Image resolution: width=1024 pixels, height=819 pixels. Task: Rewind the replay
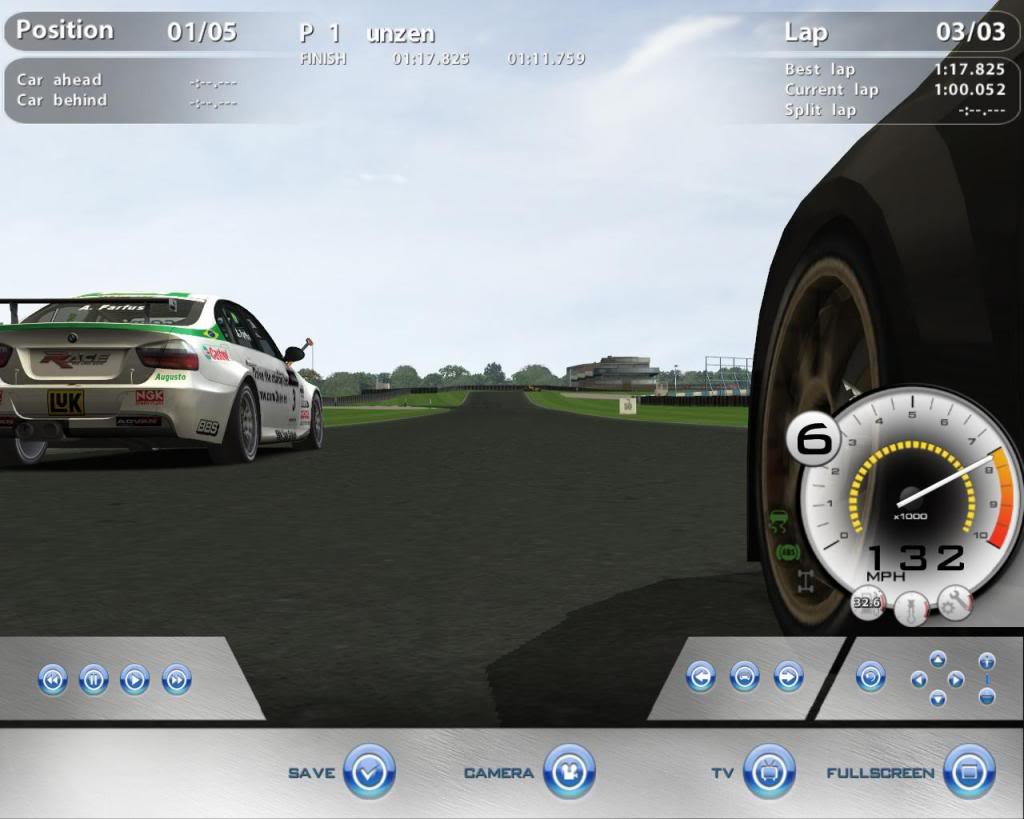[x=52, y=680]
